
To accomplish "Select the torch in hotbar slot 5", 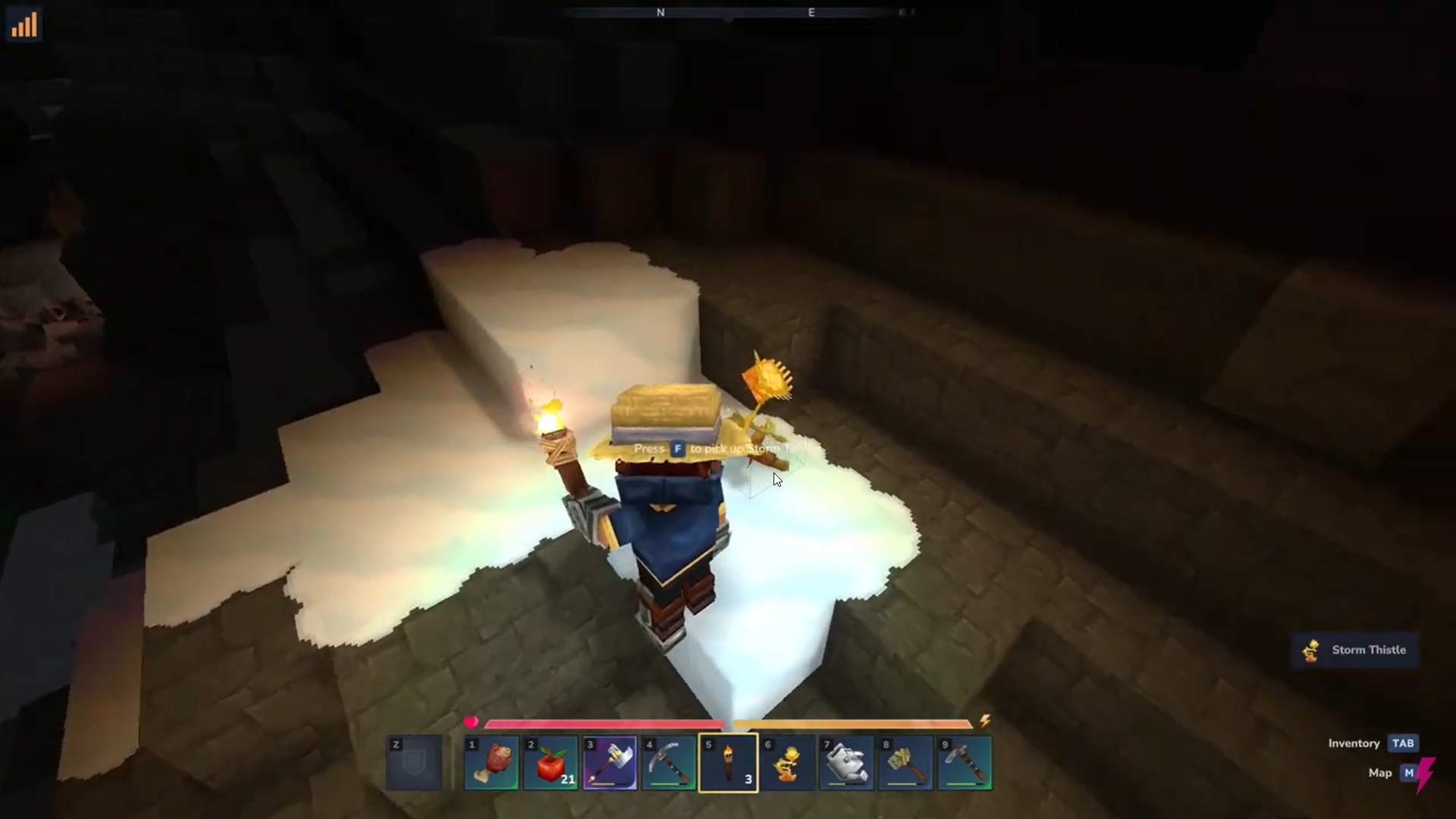I will [727, 763].
